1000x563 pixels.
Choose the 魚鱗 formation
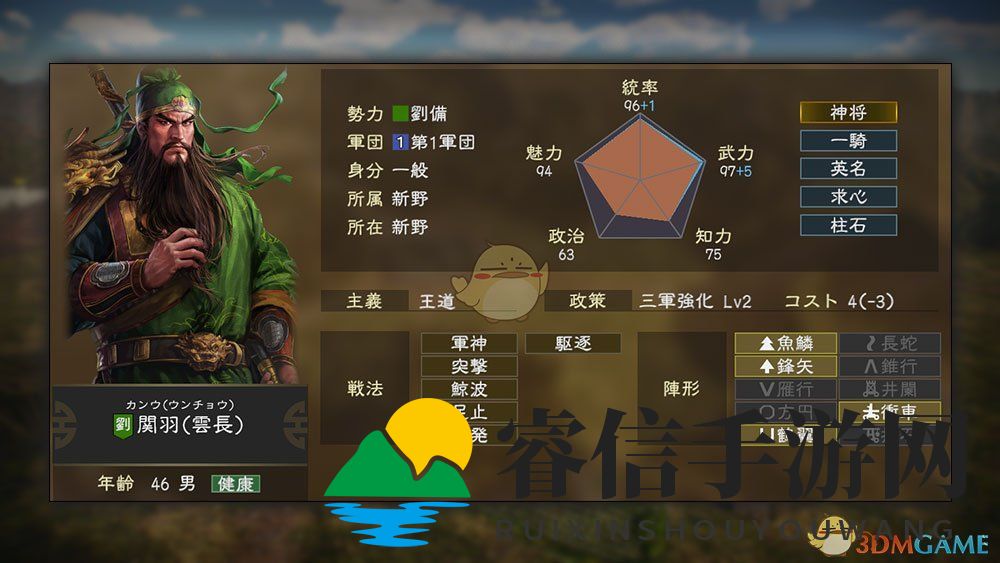click(x=786, y=344)
